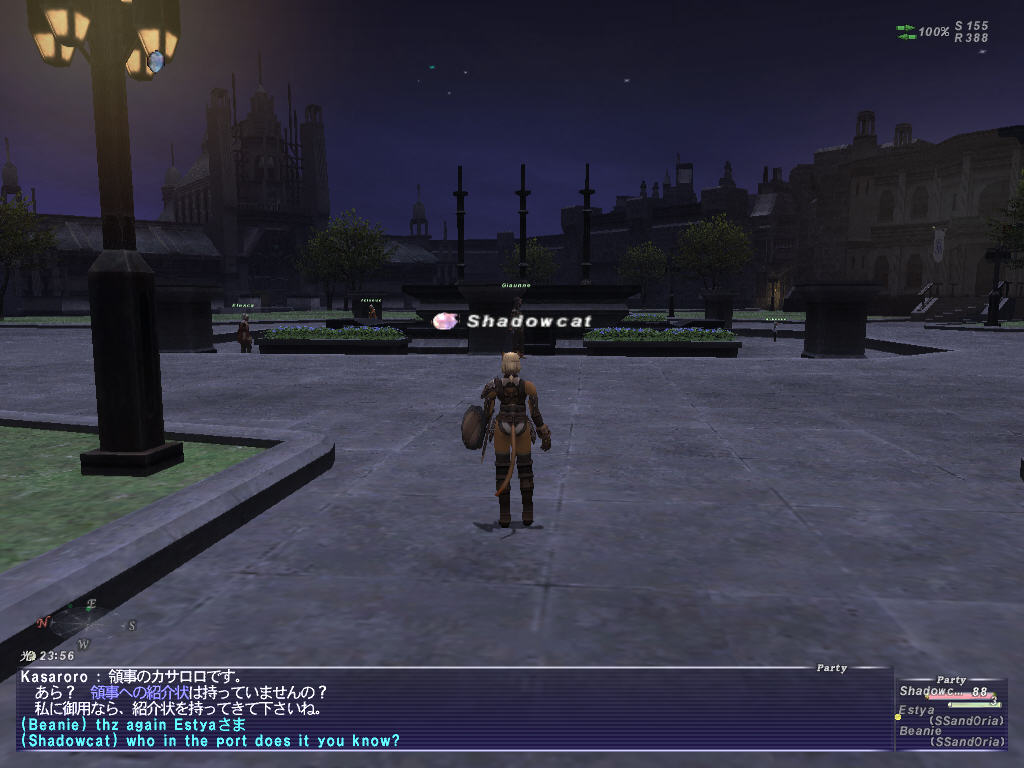The width and height of the screenshot is (1024, 768).
Task: Select Shadowcat's row in the party list
Action: point(944,692)
